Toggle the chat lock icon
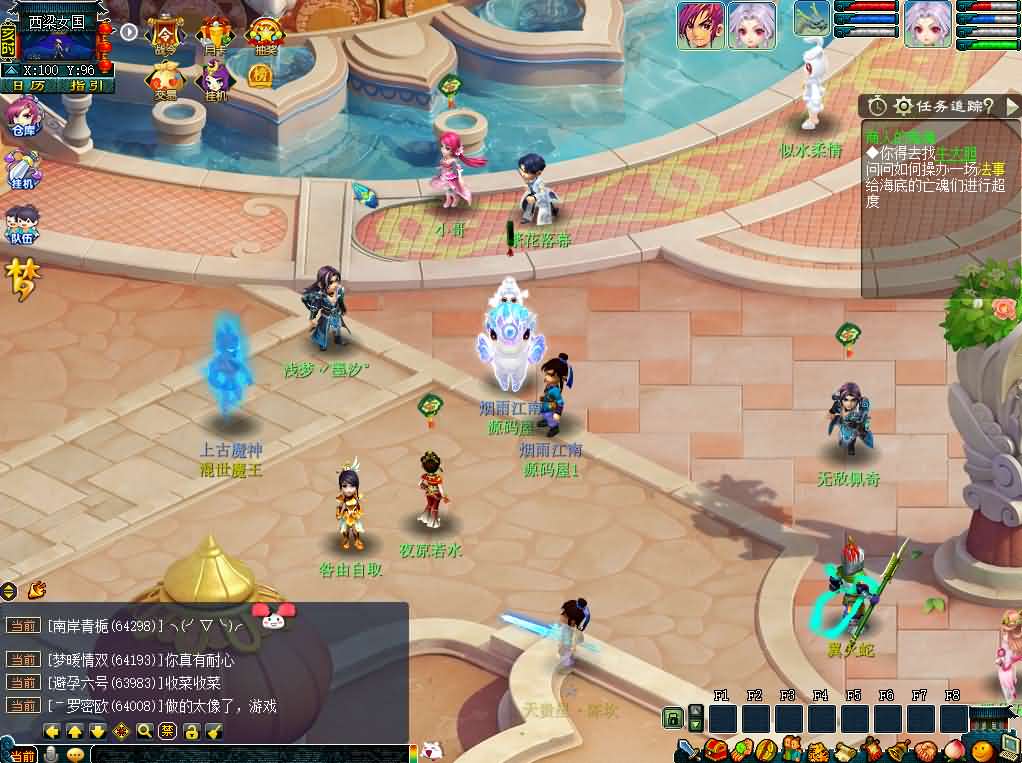The image size is (1022, 763). (191, 731)
